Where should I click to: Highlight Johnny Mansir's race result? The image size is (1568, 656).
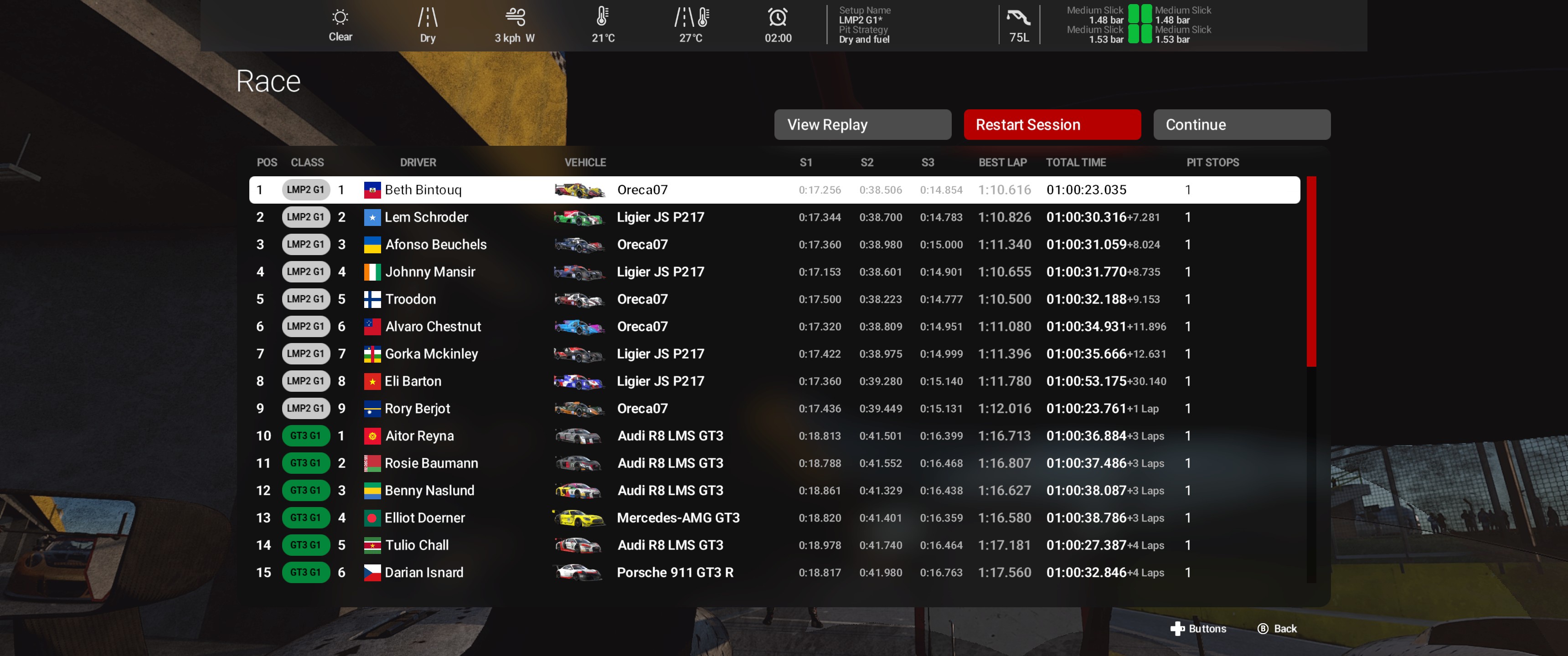[x=774, y=272]
